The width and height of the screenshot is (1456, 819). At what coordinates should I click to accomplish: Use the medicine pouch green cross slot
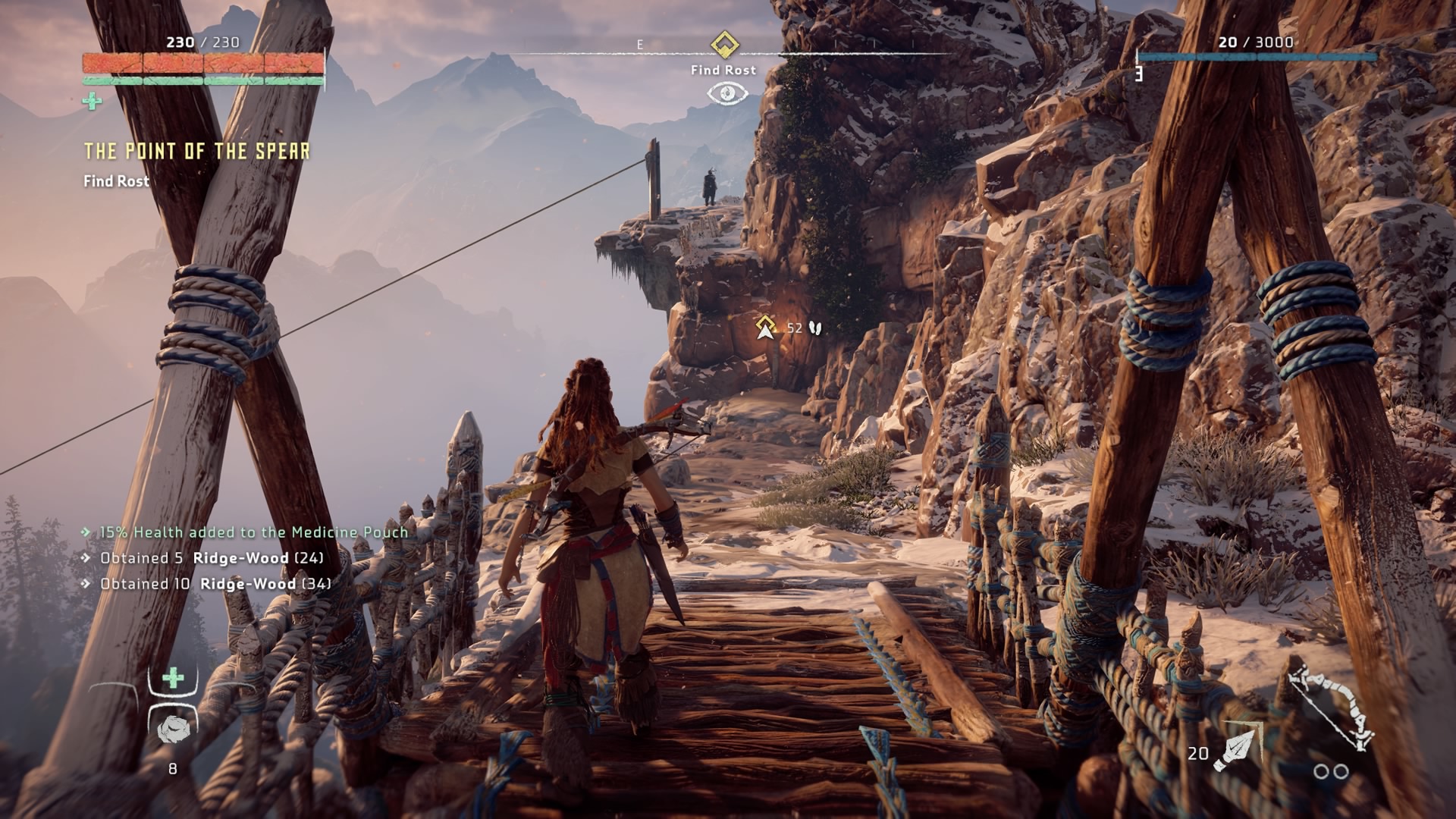point(173,678)
